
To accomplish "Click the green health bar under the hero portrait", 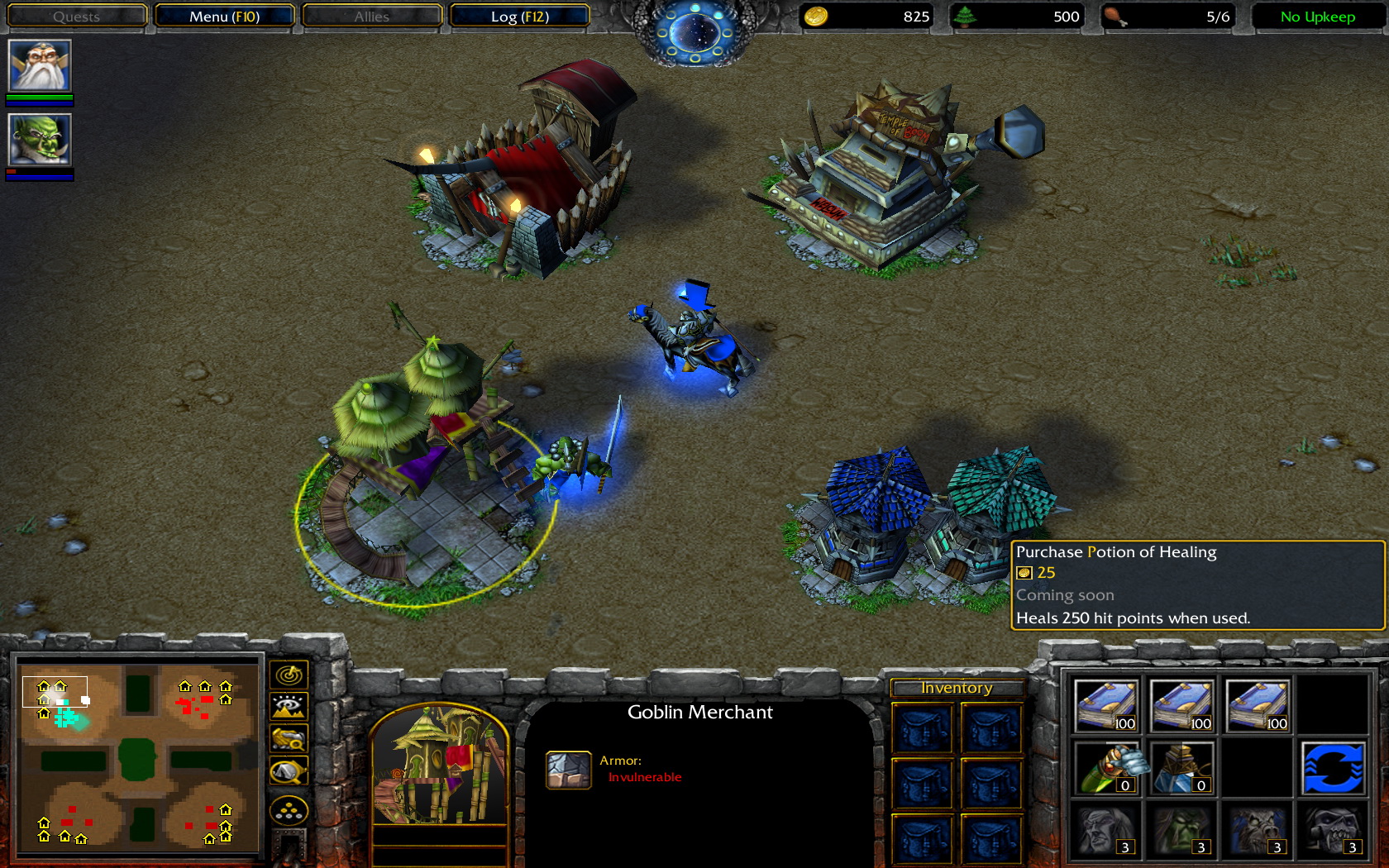I will [x=39, y=98].
